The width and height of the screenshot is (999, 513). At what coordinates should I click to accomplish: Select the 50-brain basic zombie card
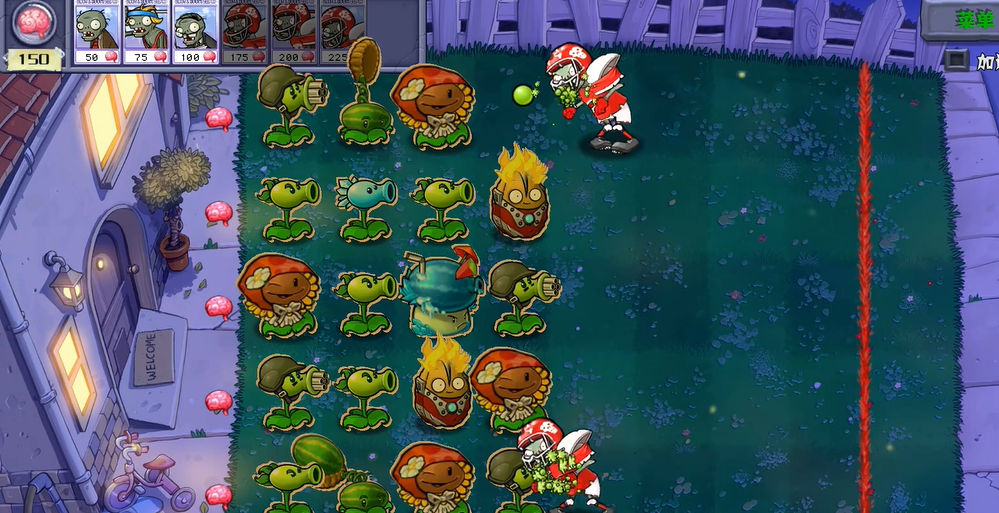[x=96, y=32]
